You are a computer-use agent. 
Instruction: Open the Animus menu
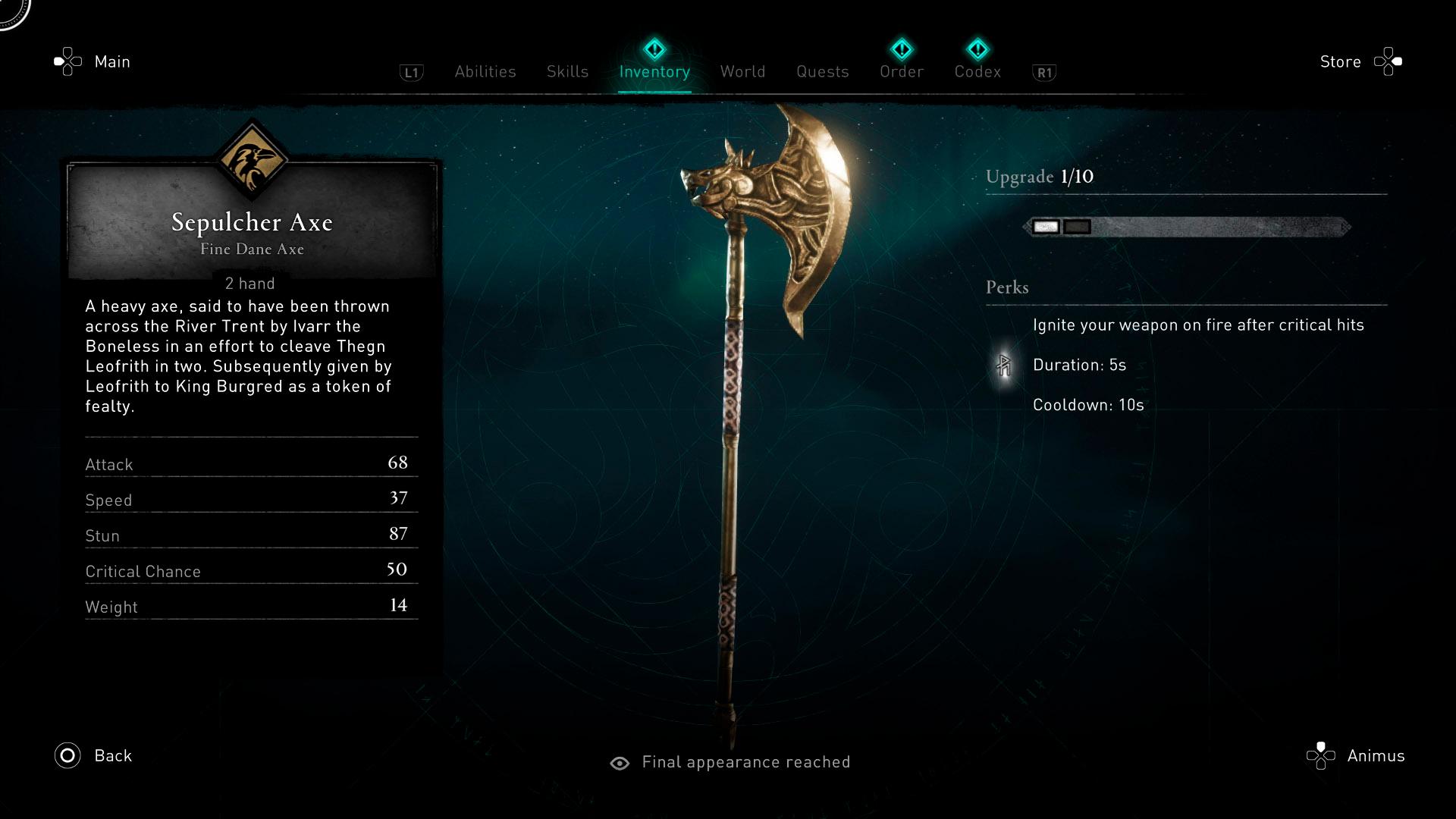coord(1375,755)
